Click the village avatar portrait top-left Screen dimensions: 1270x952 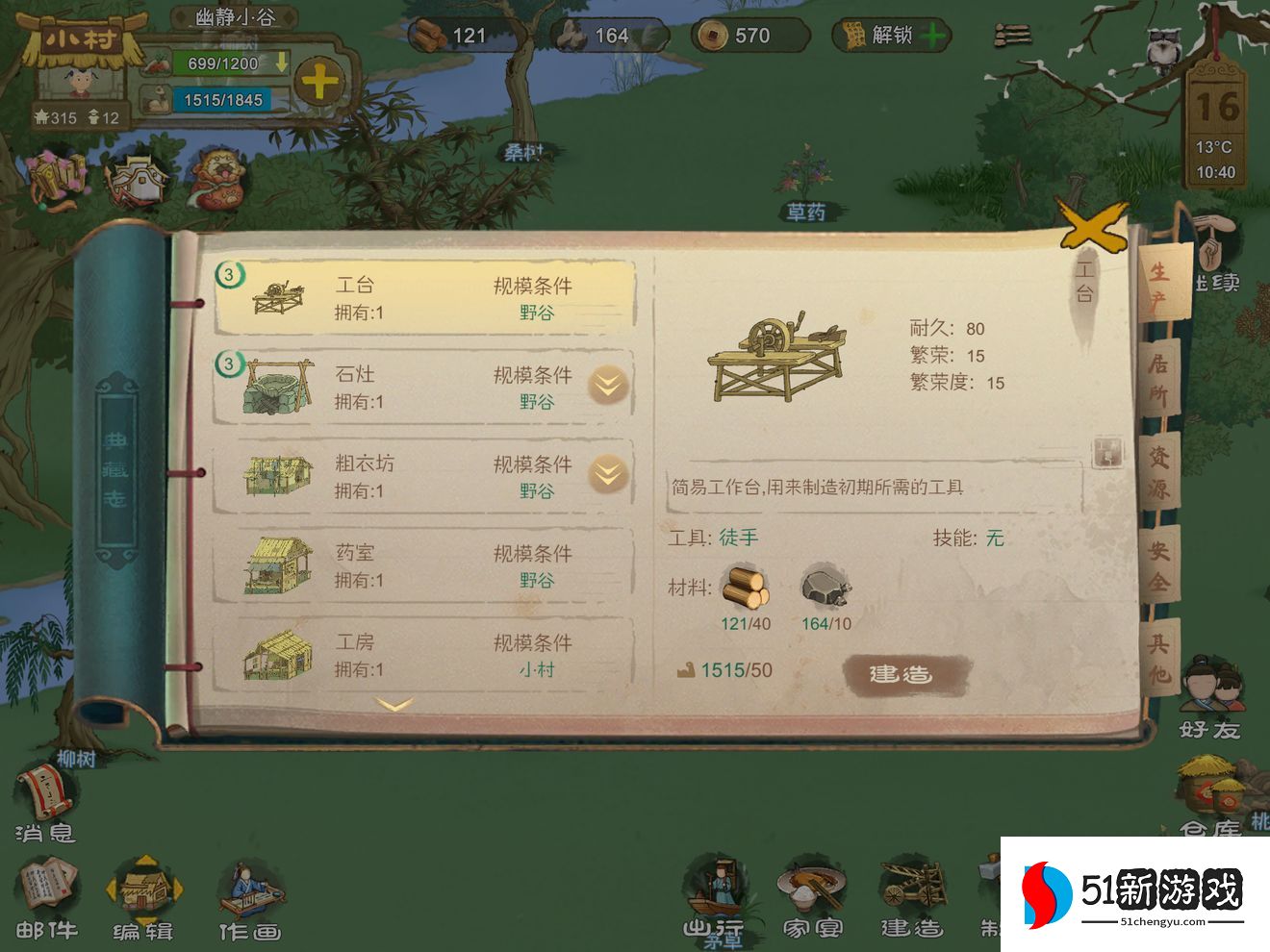coord(82,82)
